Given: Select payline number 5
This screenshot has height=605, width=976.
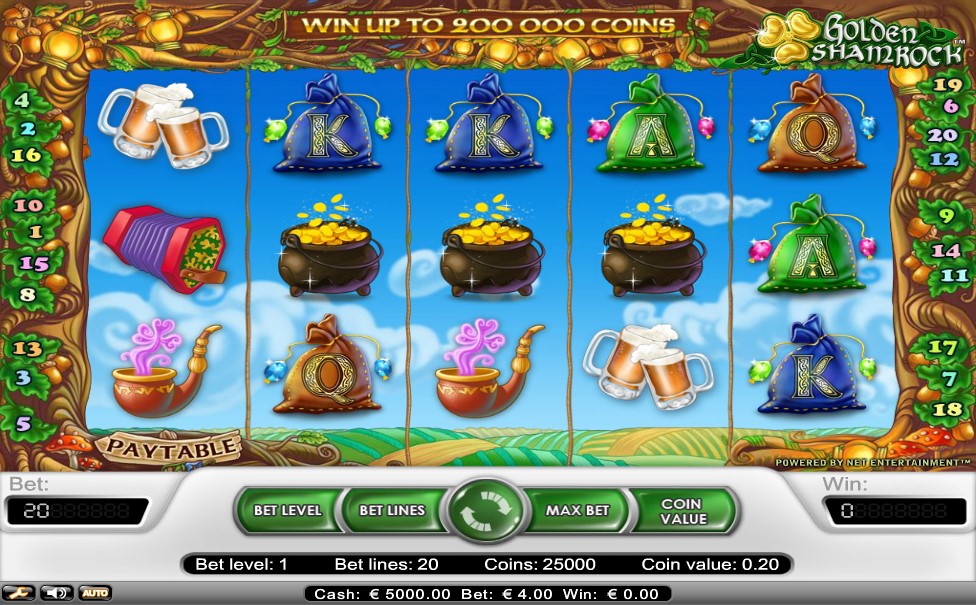Looking at the screenshot, I should (x=23, y=424).
